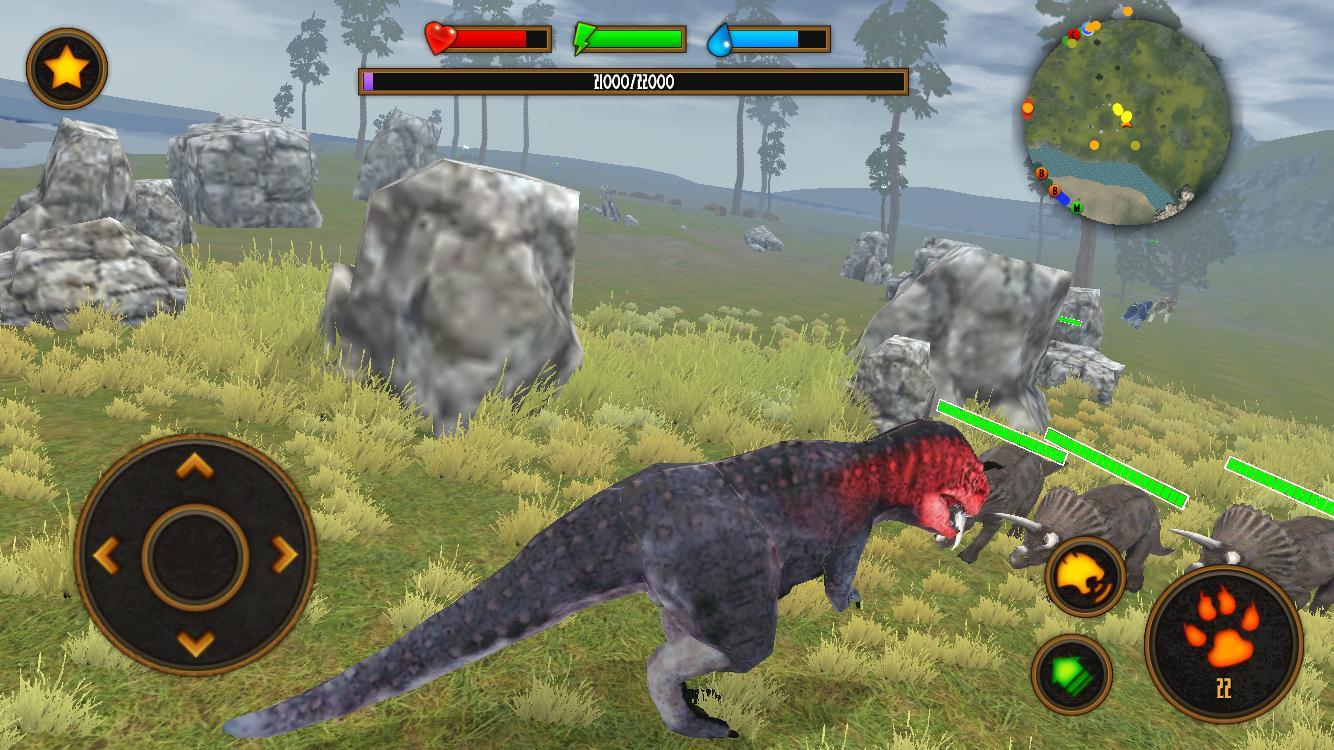Click the B marker on the minimap
This screenshot has width=1334, height=750.
point(1042,173)
